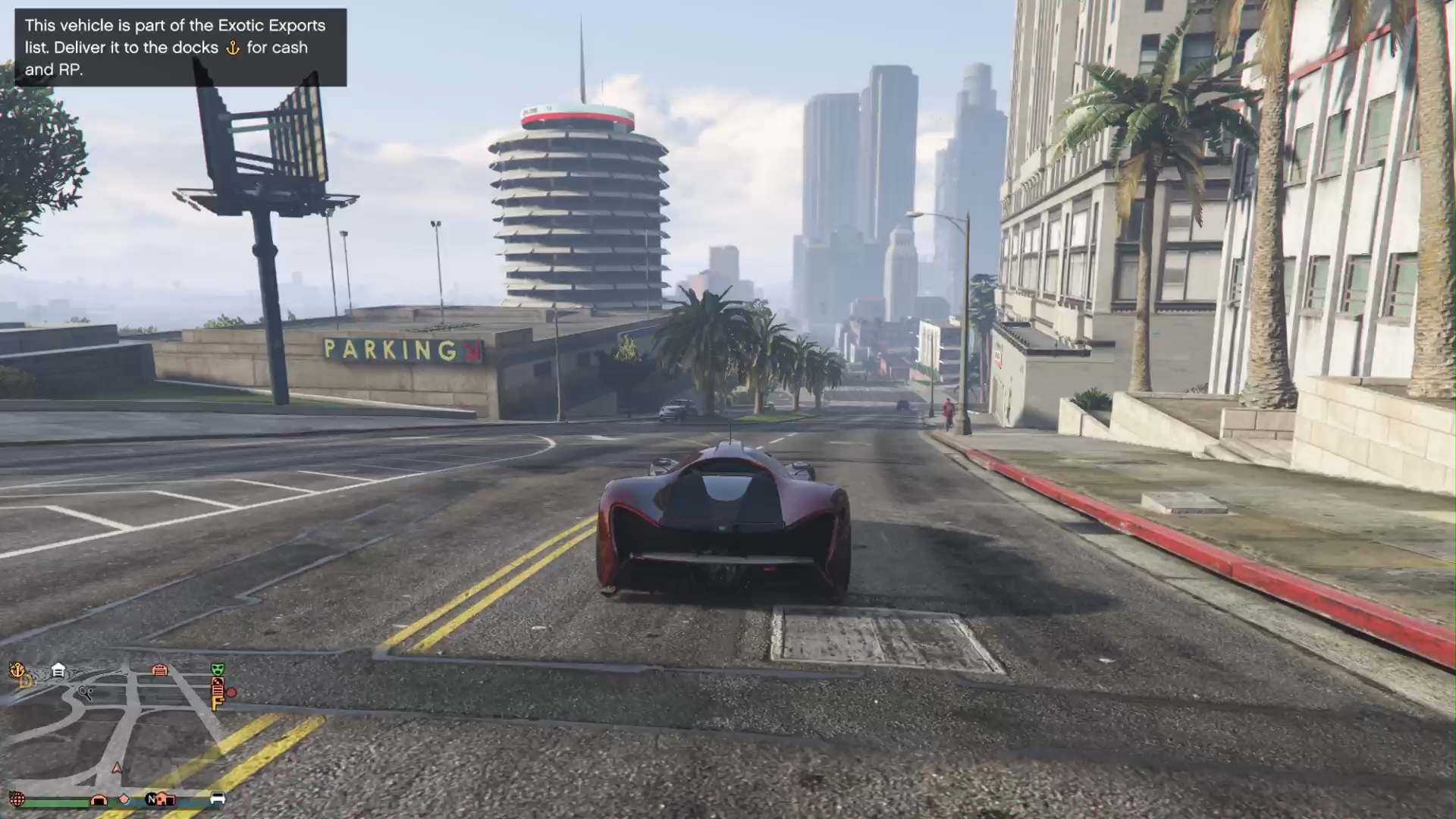Screen dimensions: 1456x819
Task: Click the player arrow on the minimap
Action: tap(117, 768)
